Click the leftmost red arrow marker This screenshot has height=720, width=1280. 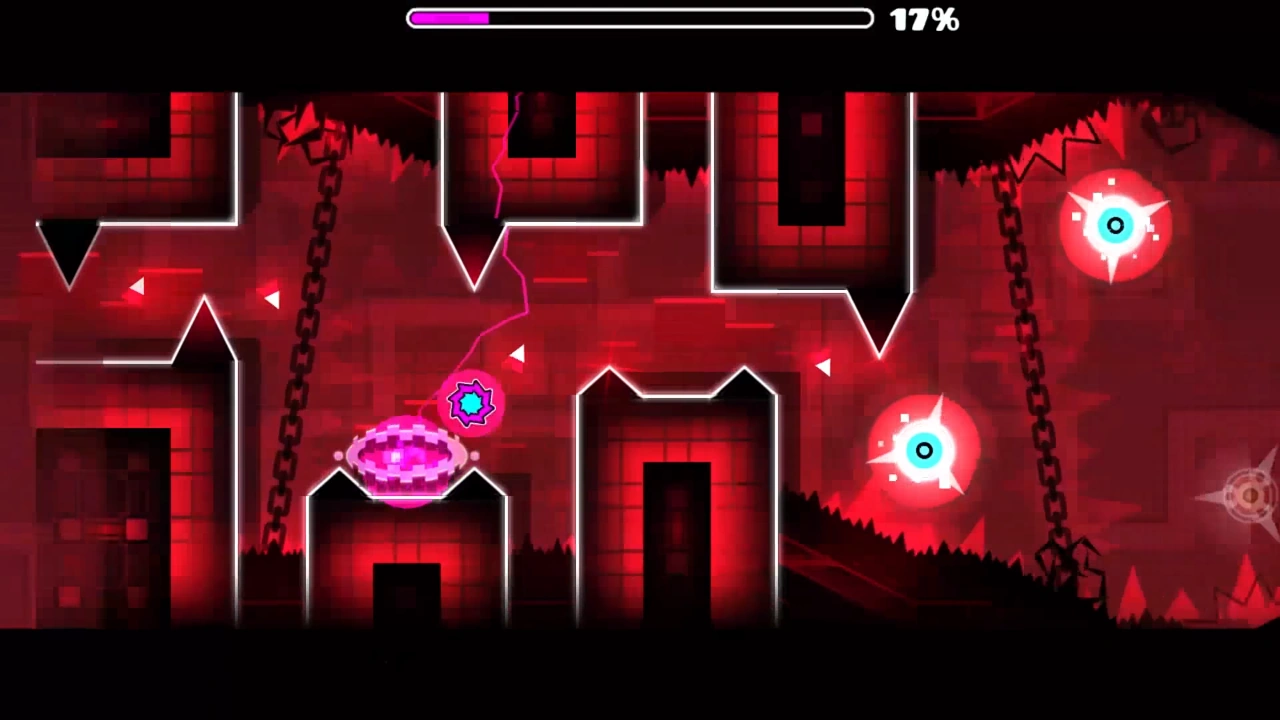137,287
